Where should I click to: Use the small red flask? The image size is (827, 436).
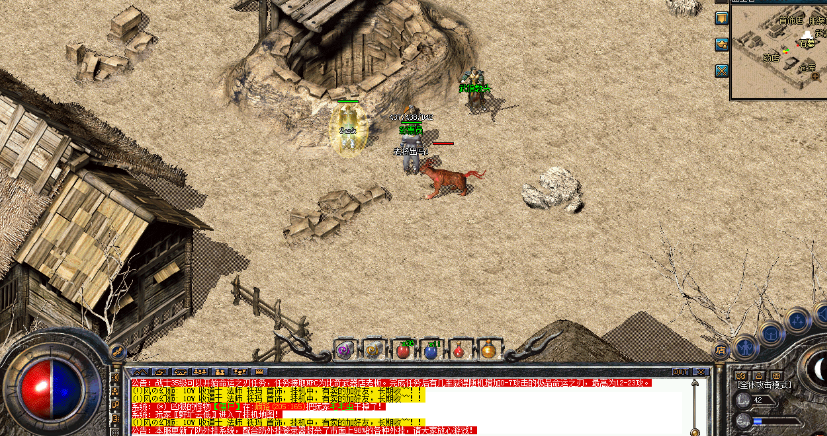click(x=459, y=349)
